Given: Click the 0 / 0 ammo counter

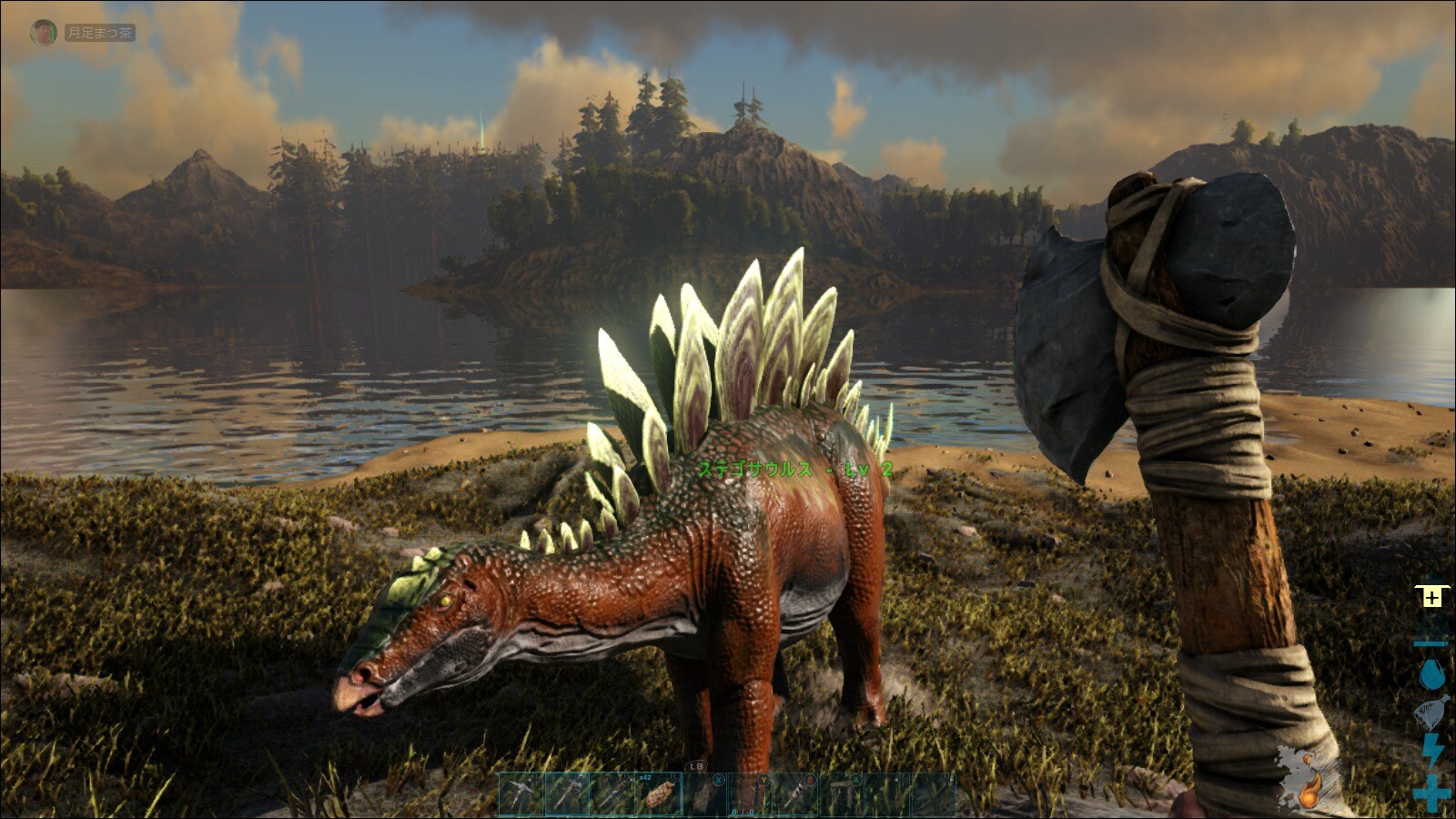Looking at the screenshot, I should pyautogui.click(x=743, y=813).
